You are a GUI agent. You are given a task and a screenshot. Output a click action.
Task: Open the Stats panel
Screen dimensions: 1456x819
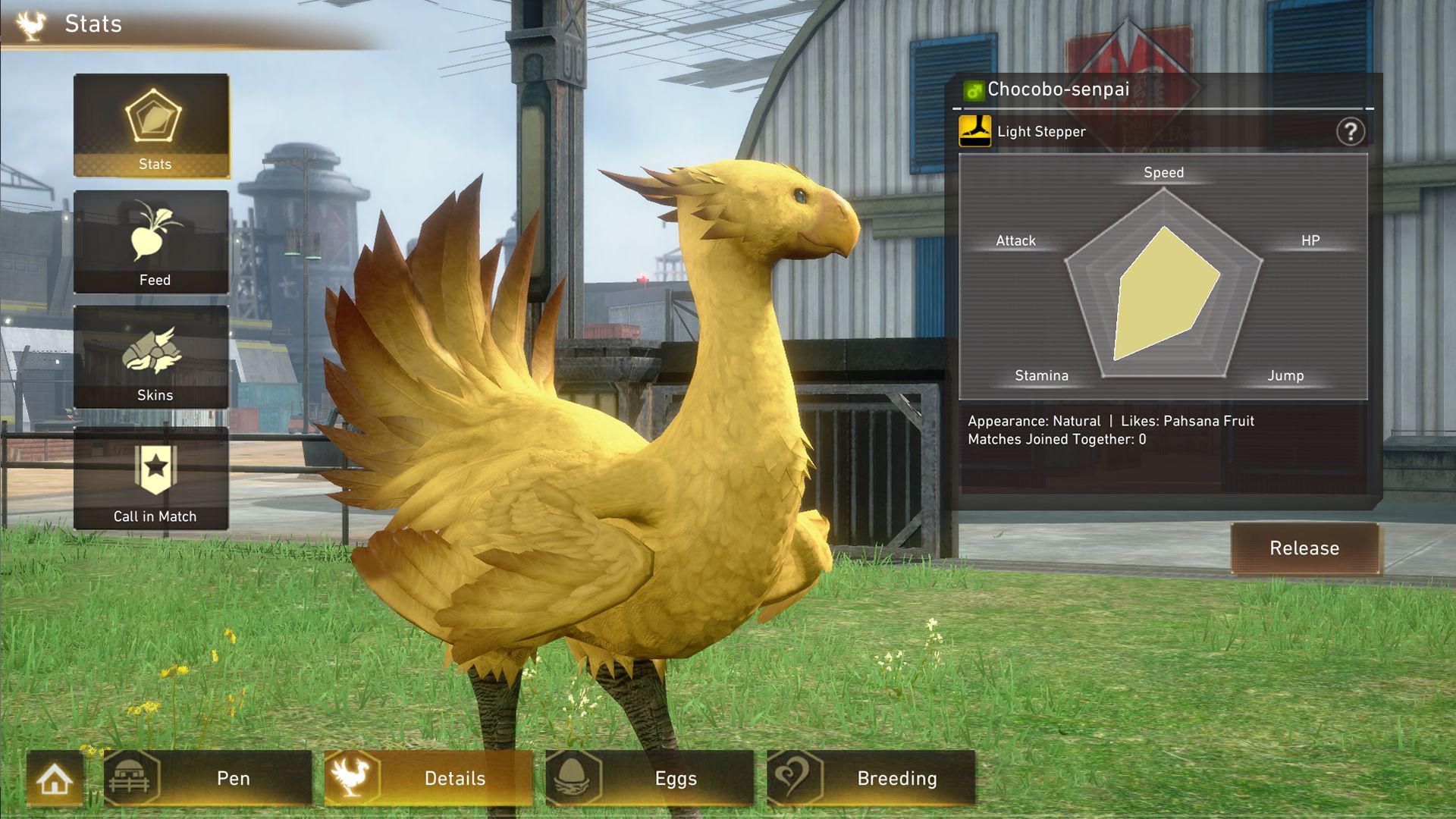152,126
